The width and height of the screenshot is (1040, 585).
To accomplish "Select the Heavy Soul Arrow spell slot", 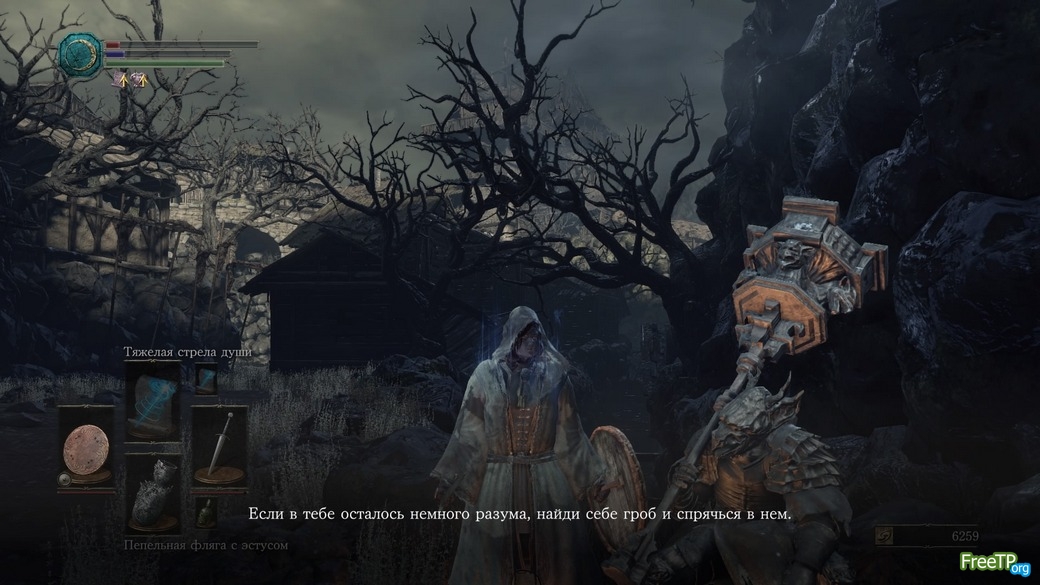I will click(x=153, y=399).
